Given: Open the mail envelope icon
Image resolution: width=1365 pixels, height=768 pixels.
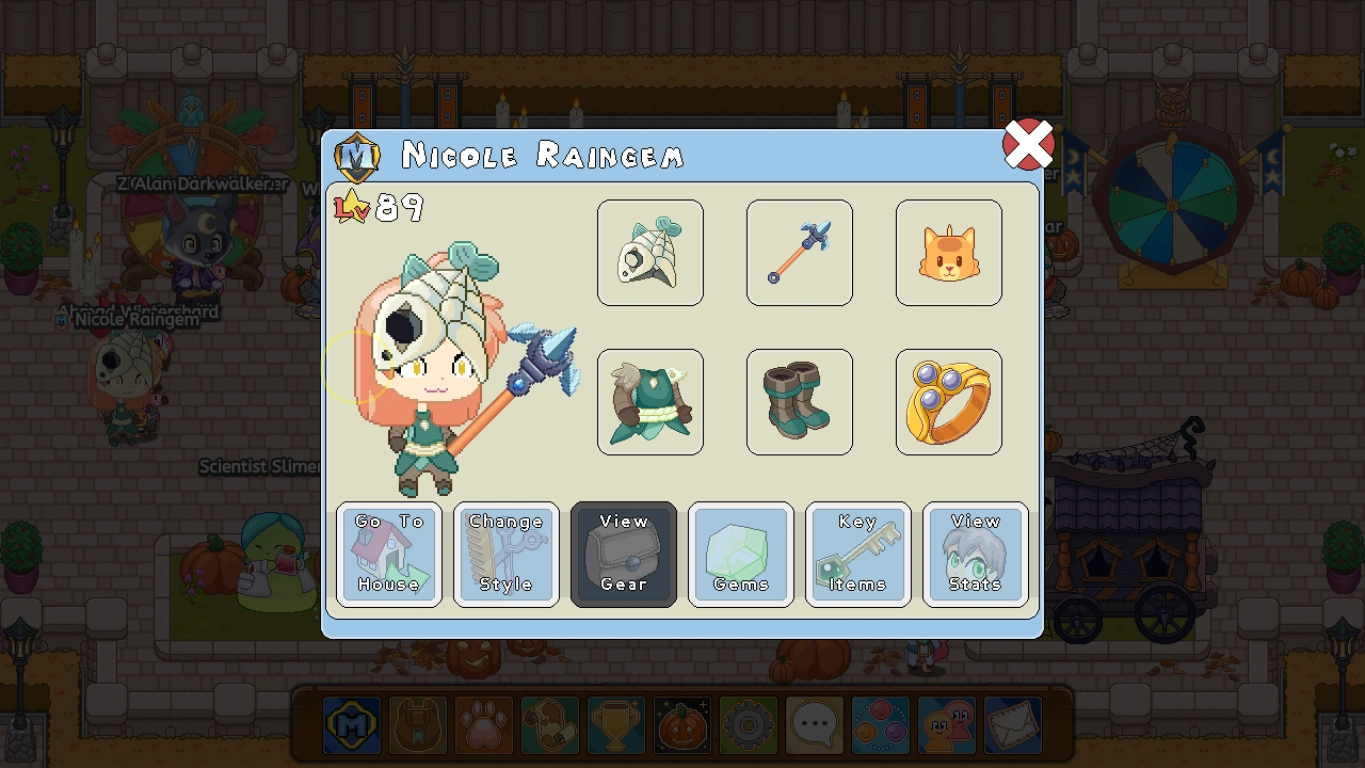Looking at the screenshot, I should click(x=1011, y=725).
